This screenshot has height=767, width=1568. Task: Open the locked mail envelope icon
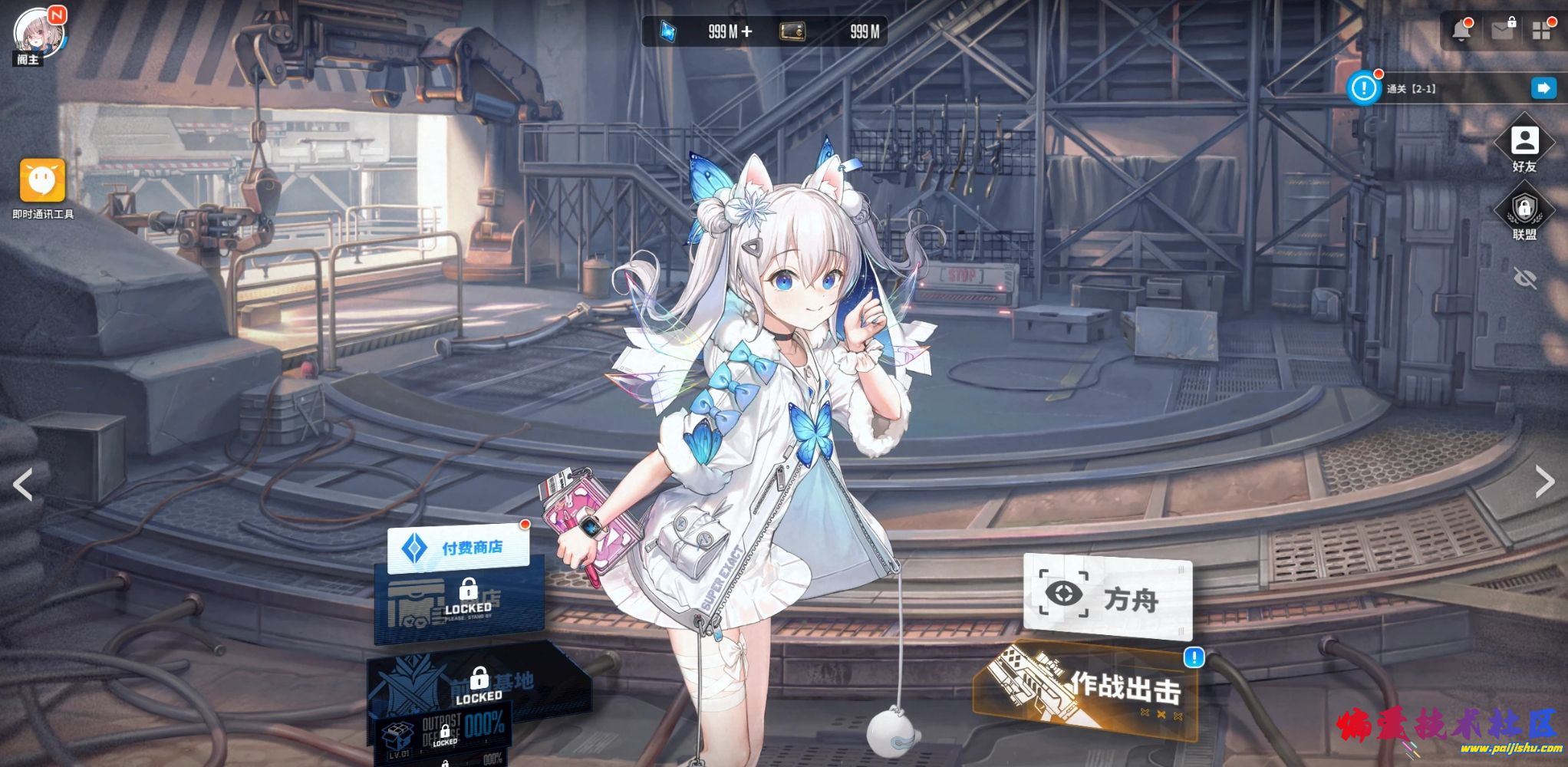pyautogui.click(x=1502, y=31)
